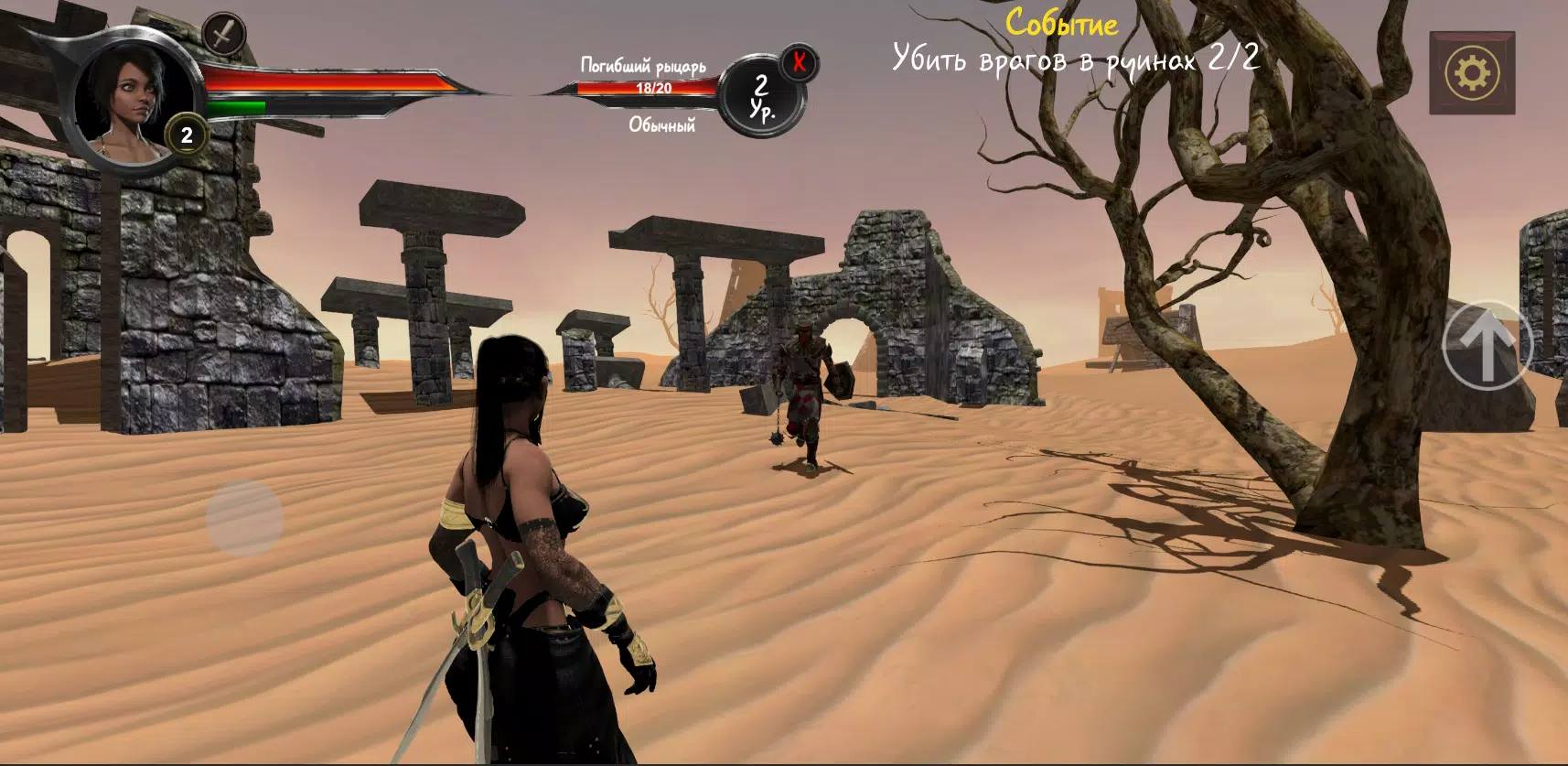Toggle the enemy info panel via the X marker

(x=798, y=60)
